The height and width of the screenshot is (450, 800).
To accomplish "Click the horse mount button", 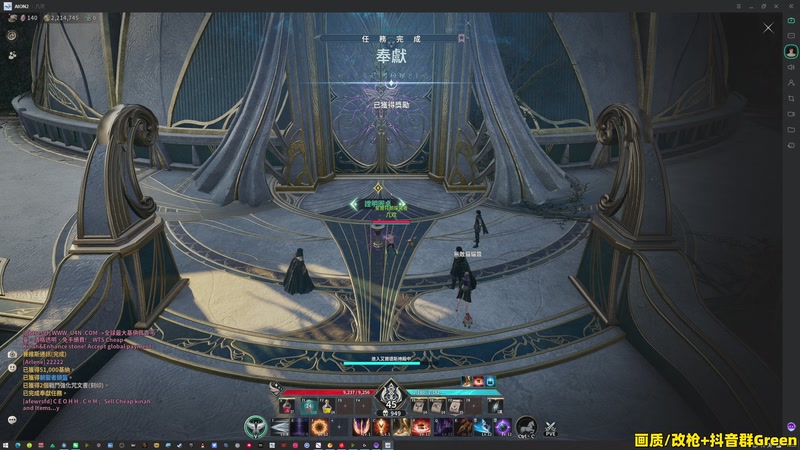I will pos(526,428).
